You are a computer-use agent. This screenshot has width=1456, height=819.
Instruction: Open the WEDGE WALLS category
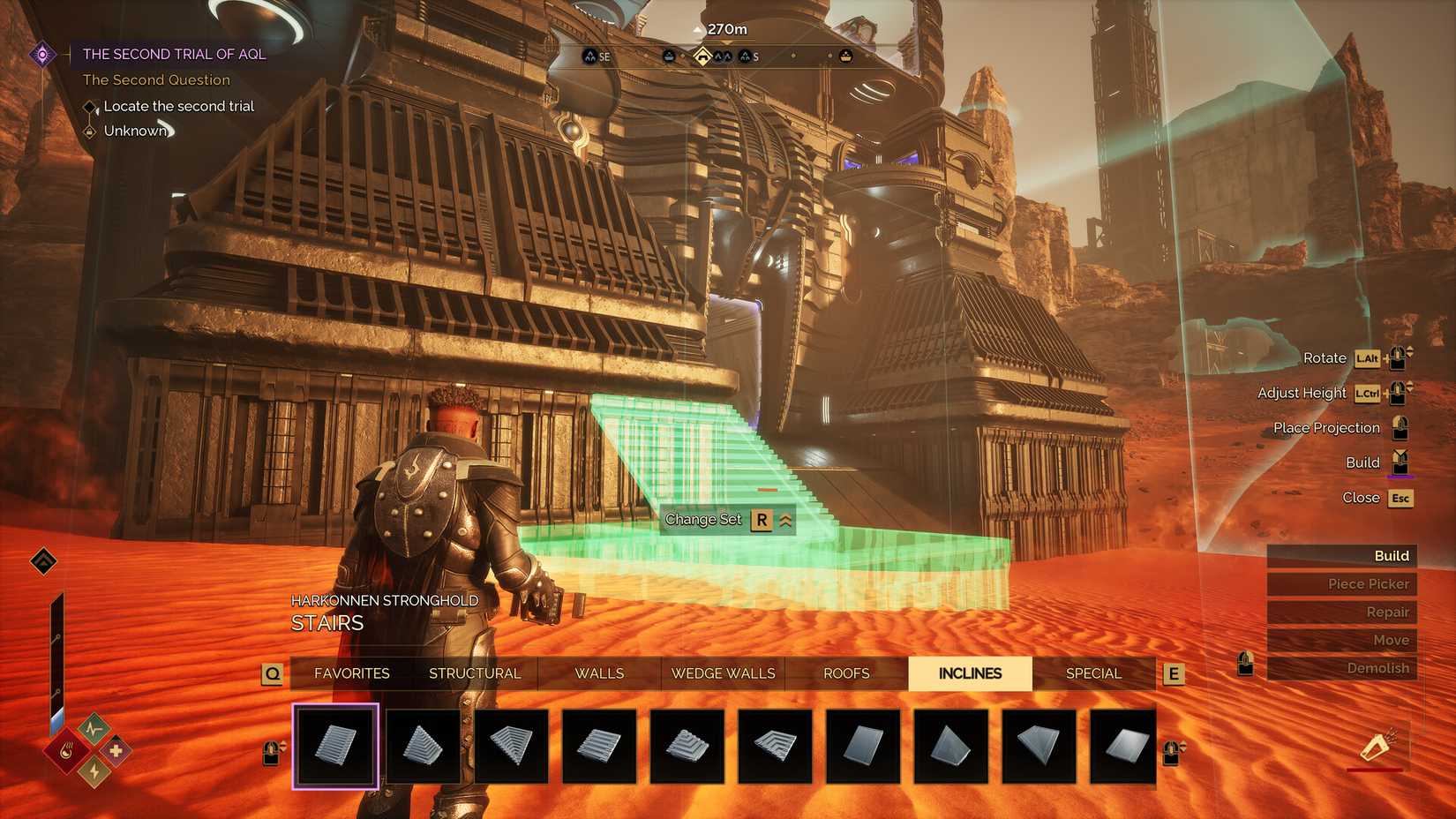pos(722,673)
